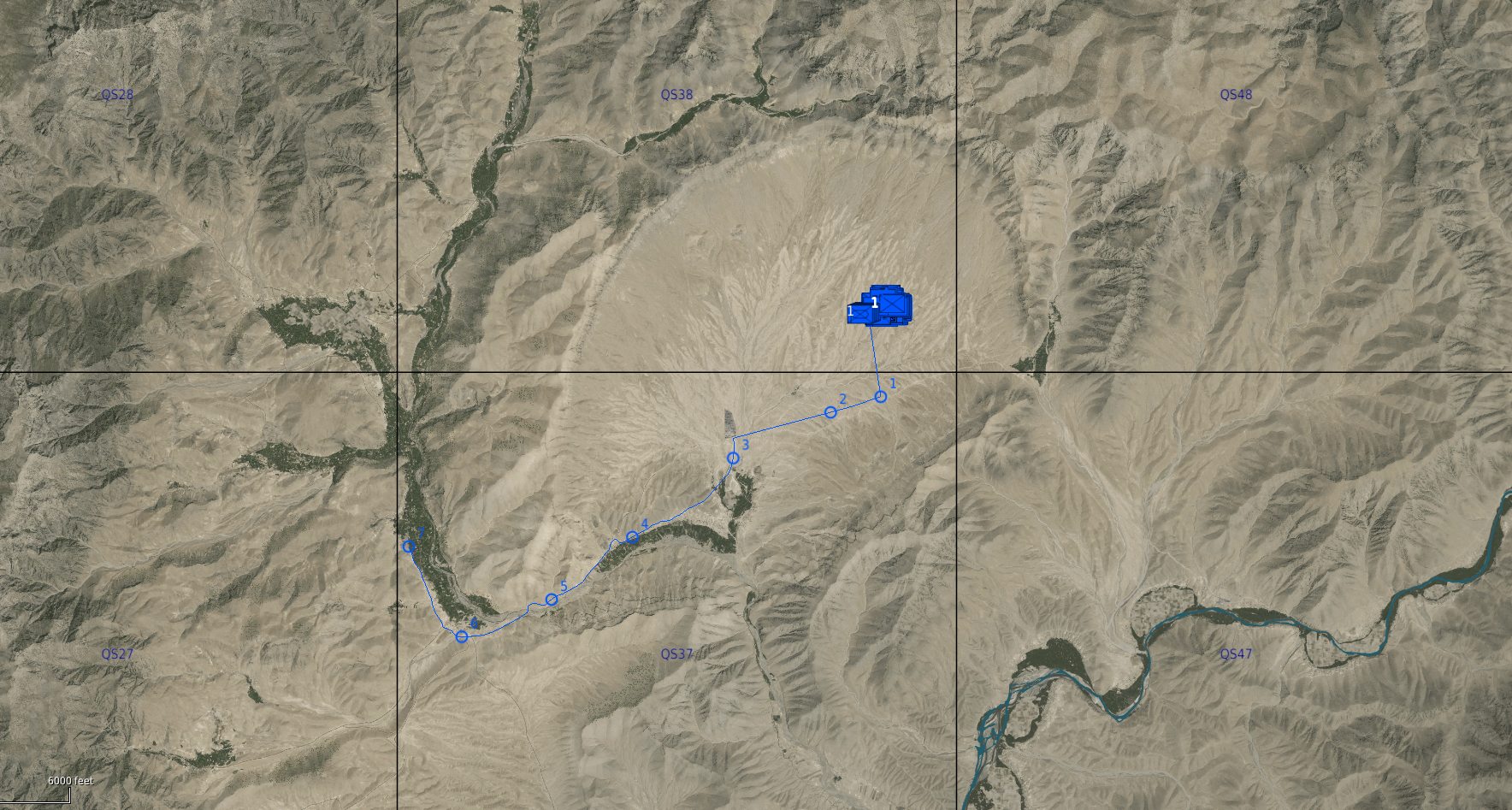This screenshot has height=810, width=1512.
Task: Select final waypoint 7 circle
Action: [409, 547]
